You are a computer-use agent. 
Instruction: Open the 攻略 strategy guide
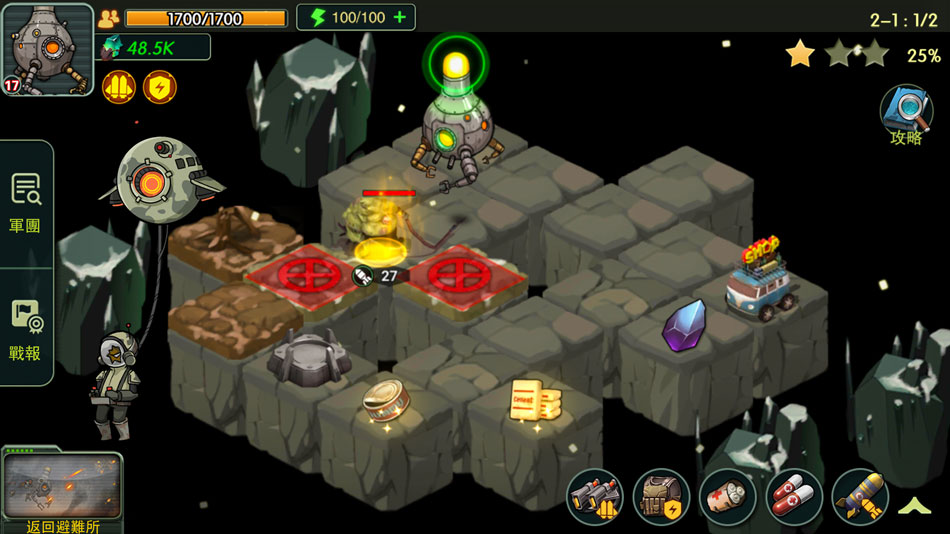906,115
